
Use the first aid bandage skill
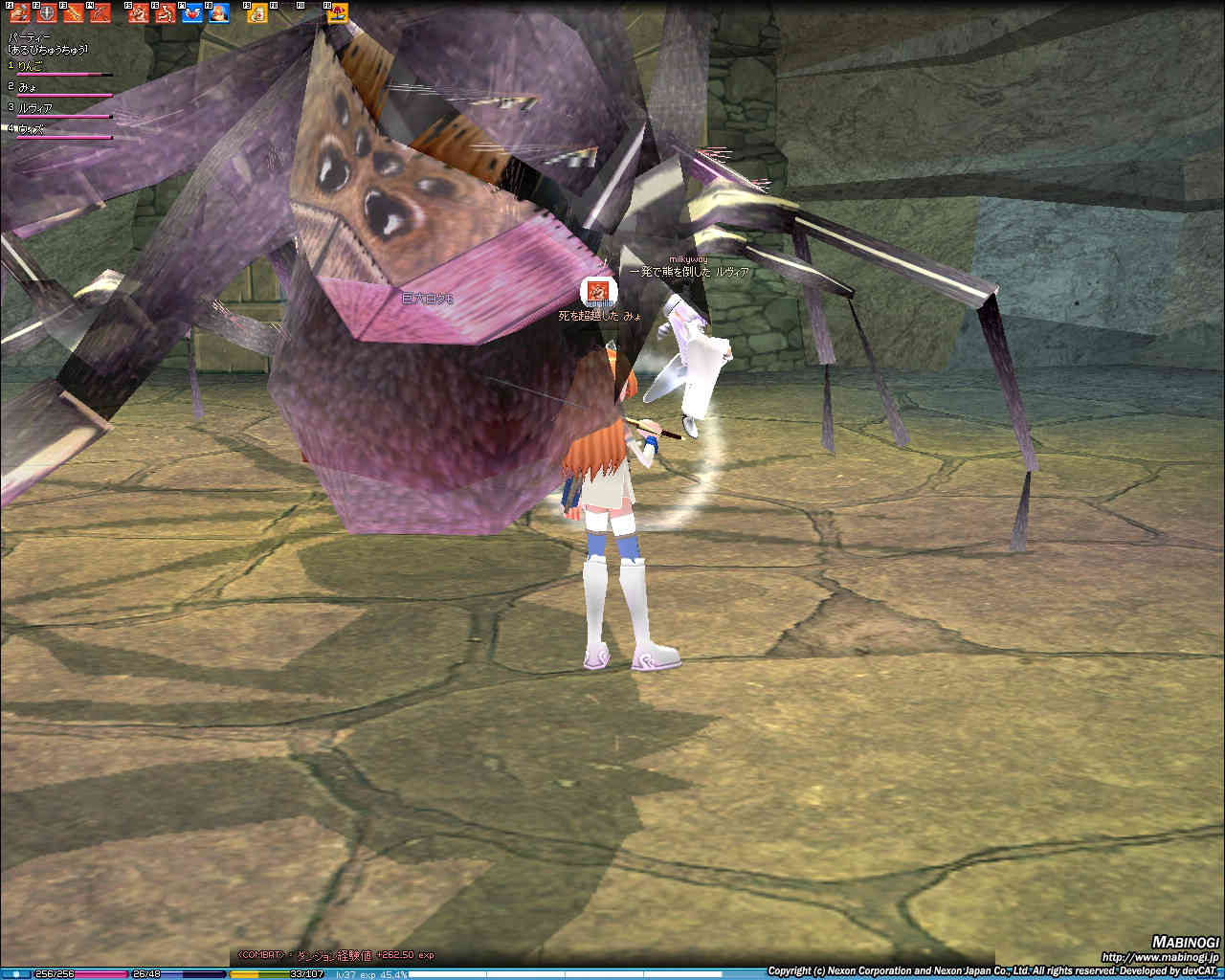(x=258, y=13)
